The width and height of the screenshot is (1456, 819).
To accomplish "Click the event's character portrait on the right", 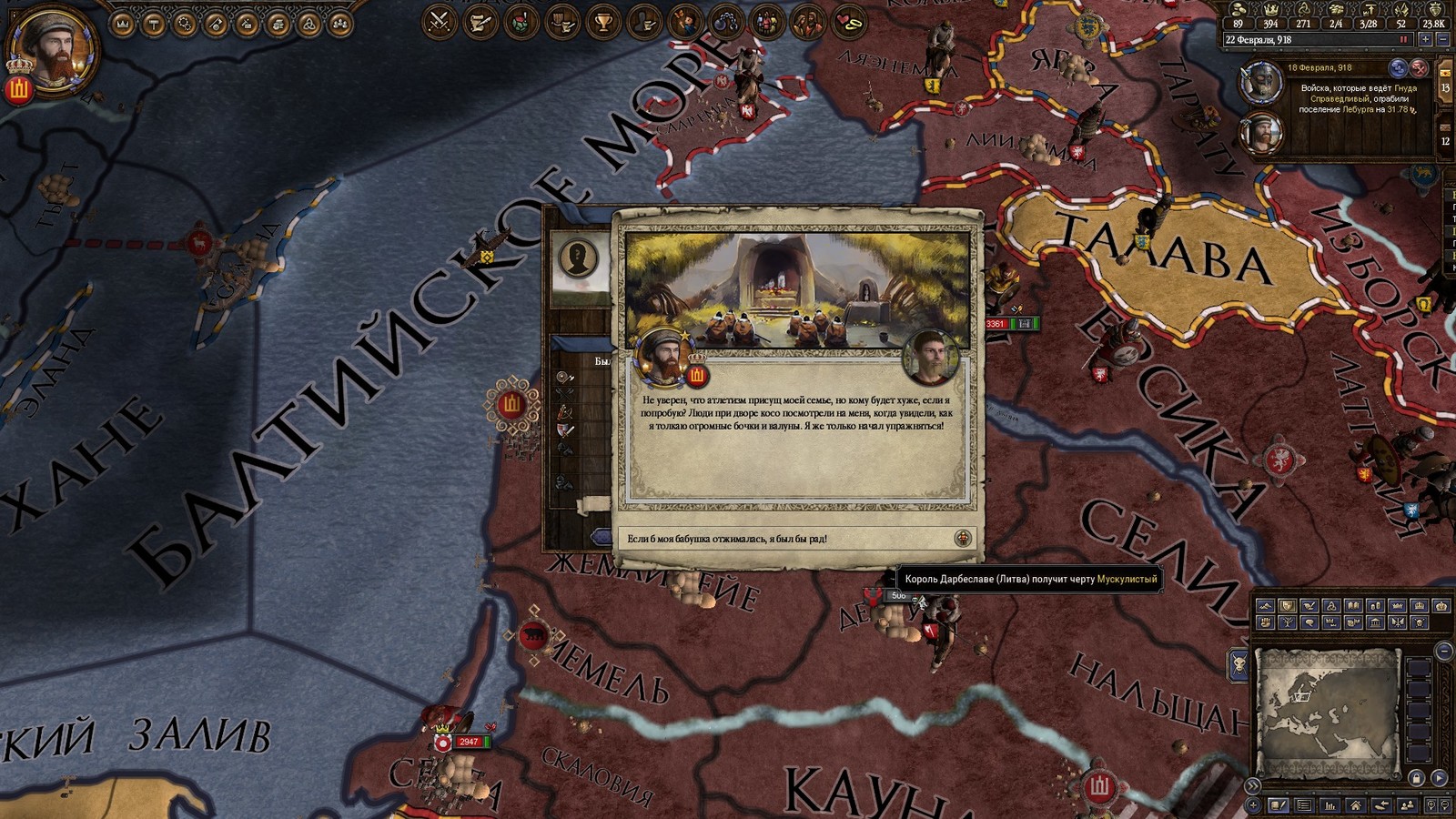I will [x=929, y=356].
